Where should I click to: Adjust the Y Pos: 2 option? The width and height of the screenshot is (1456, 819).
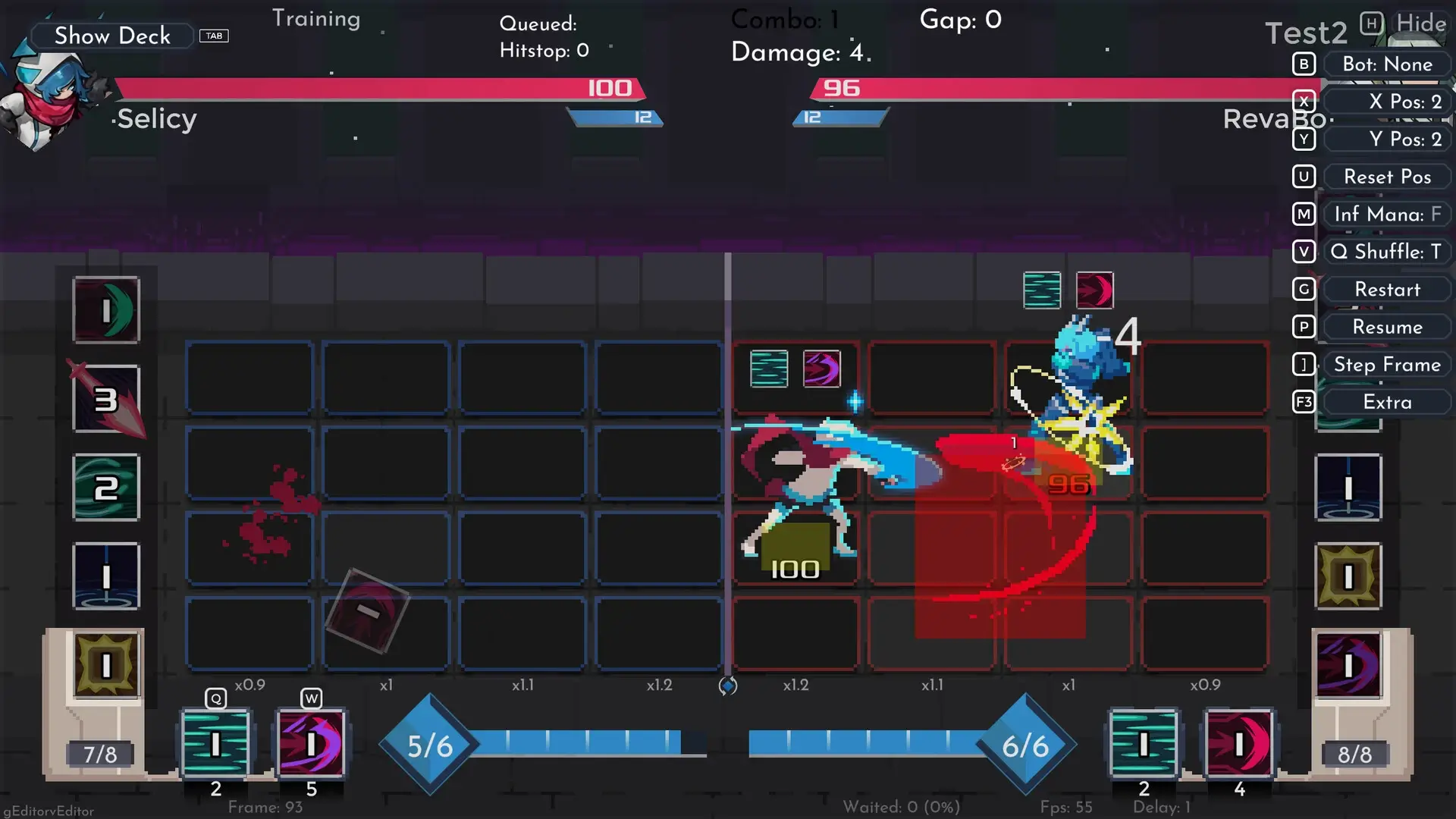[1386, 139]
